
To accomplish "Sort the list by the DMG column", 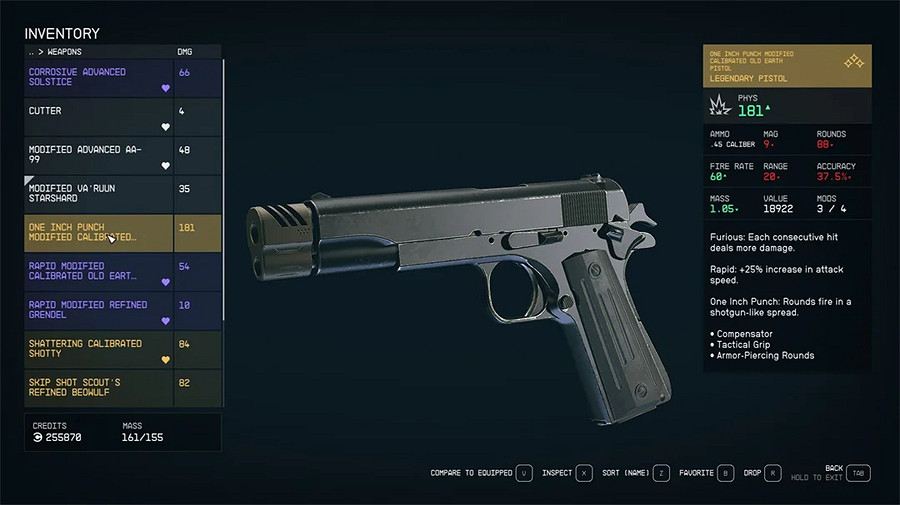I will click(x=184, y=52).
